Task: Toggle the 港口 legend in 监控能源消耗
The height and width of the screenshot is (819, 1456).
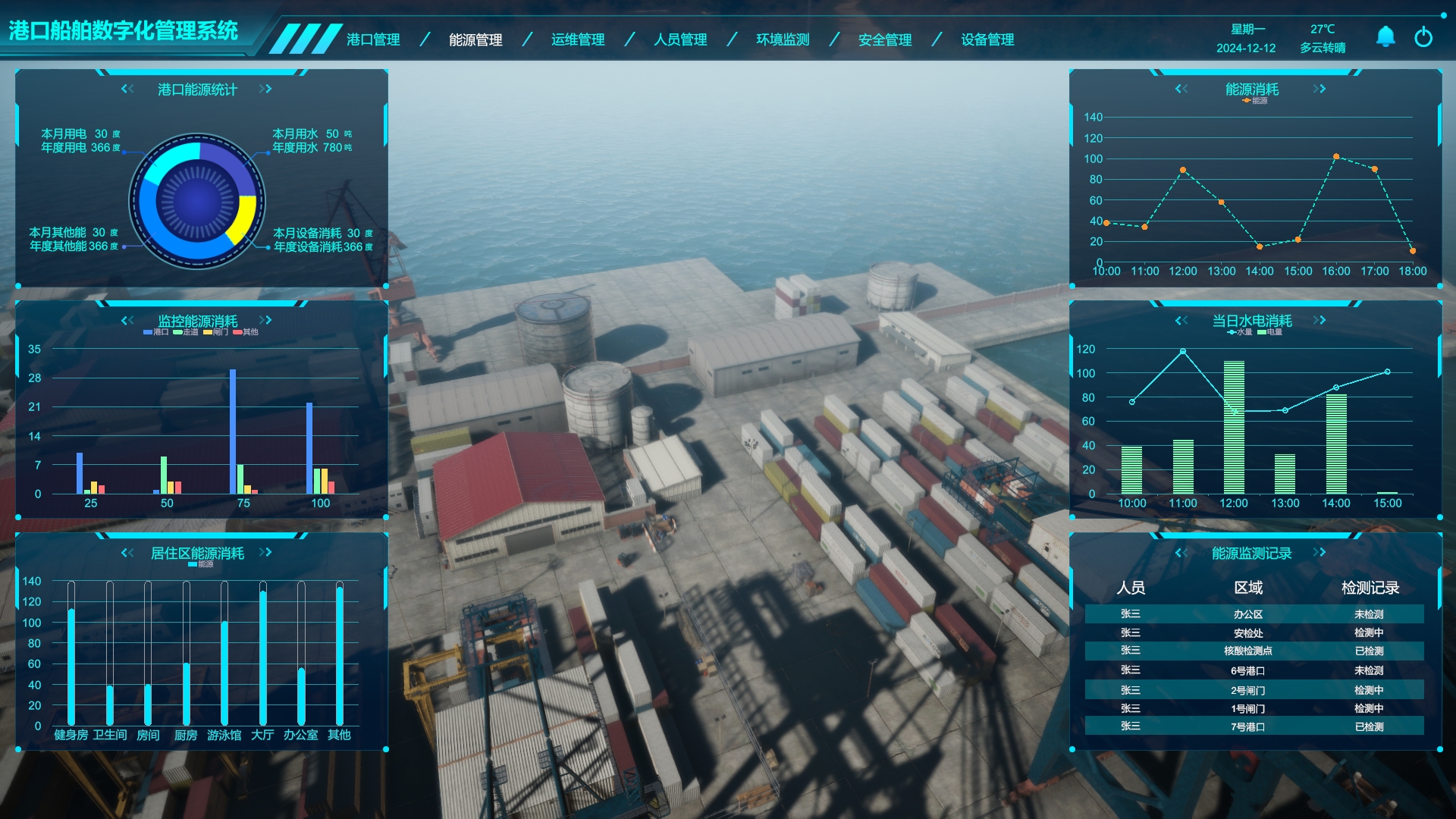Action: pyautogui.click(x=156, y=332)
